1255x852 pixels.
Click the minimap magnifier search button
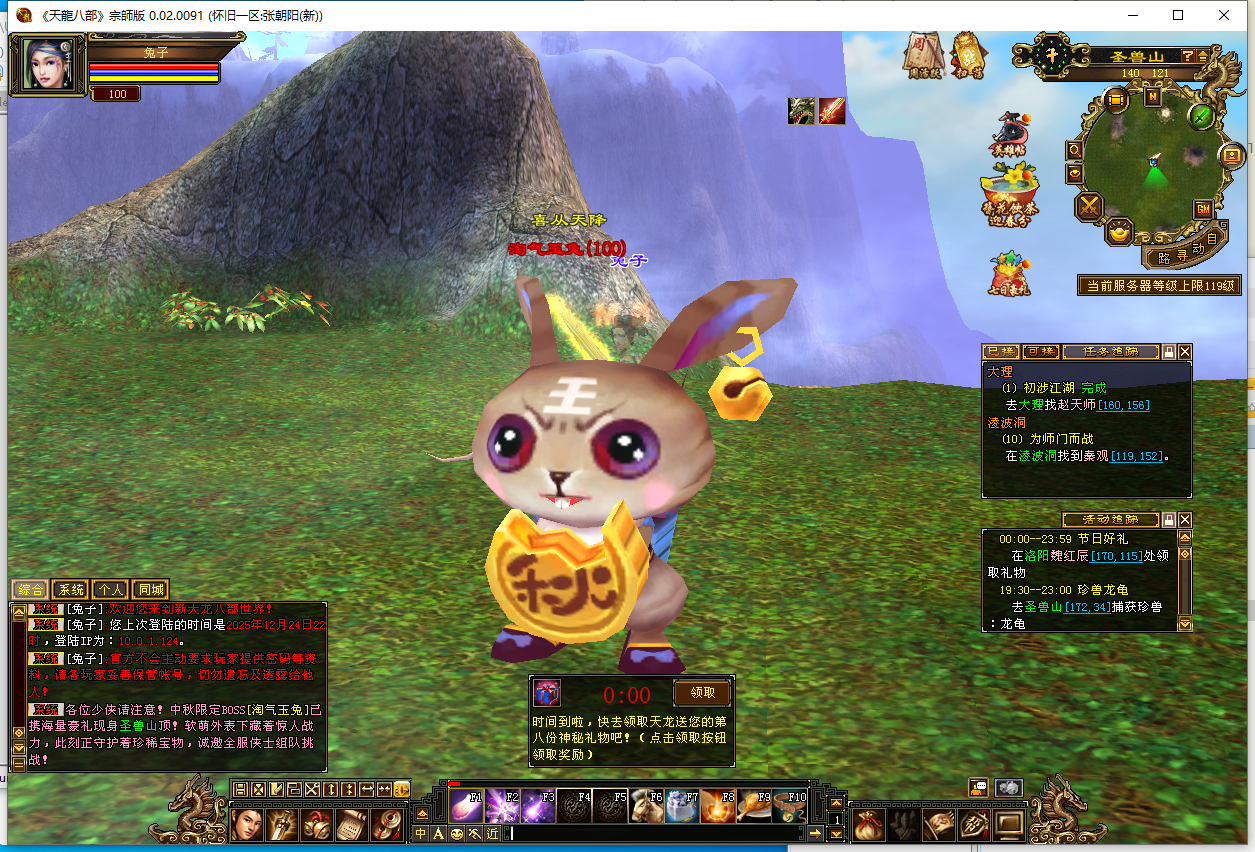coord(1075,150)
